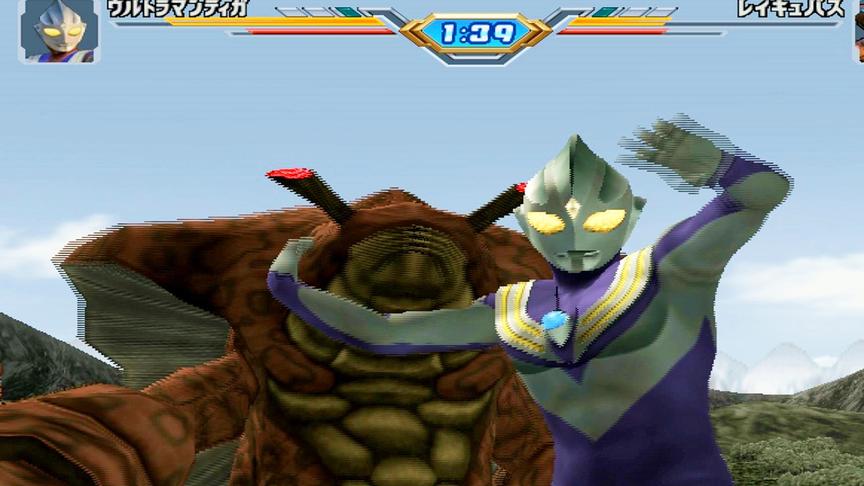Image resolution: width=864 pixels, height=486 pixels.
Task: Click the Ultraman Tiga player portrait
Action: tap(57, 31)
